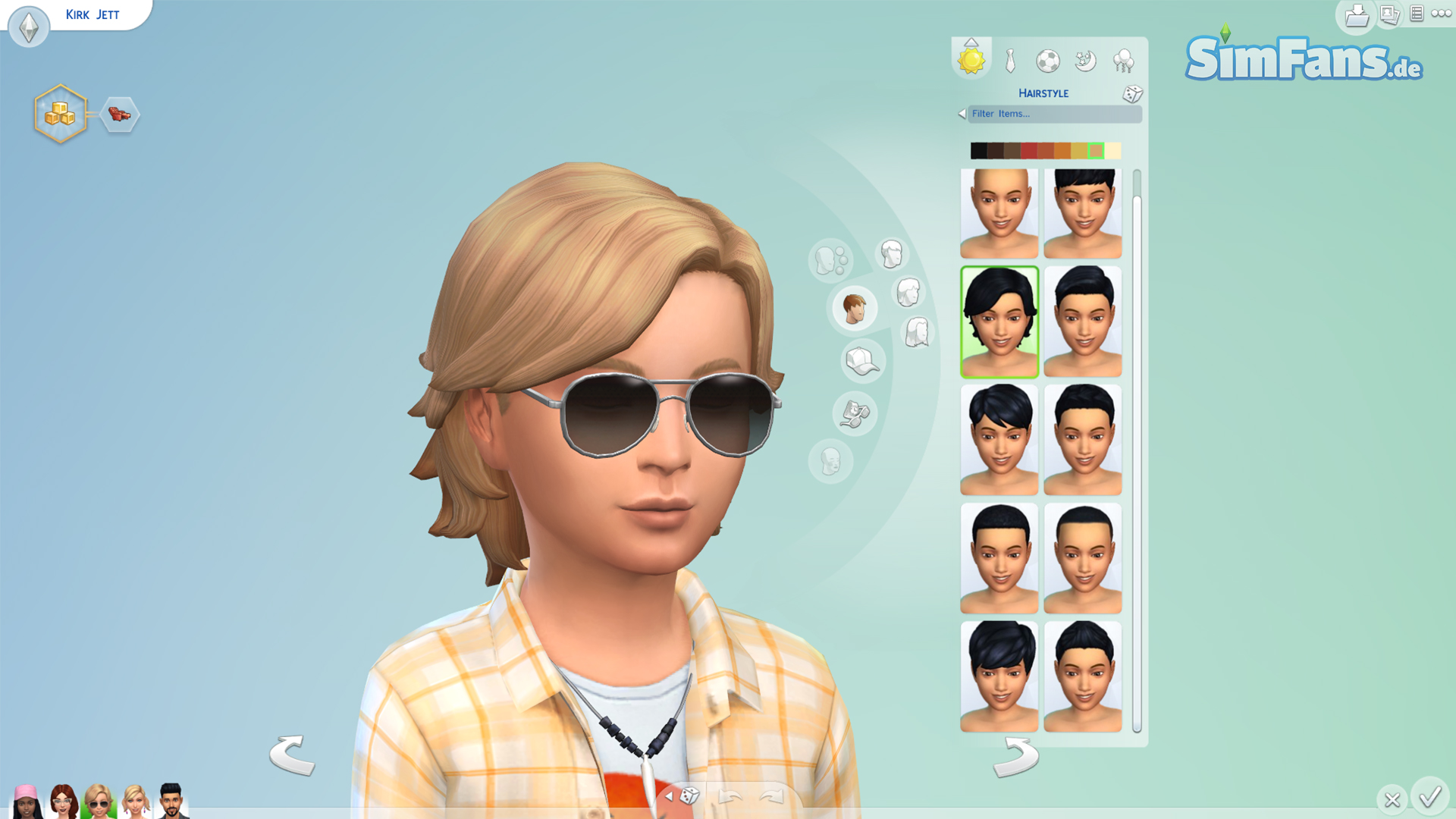Choose the red hair color swatch
The height and width of the screenshot is (819, 1456).
click(1029, 151)
